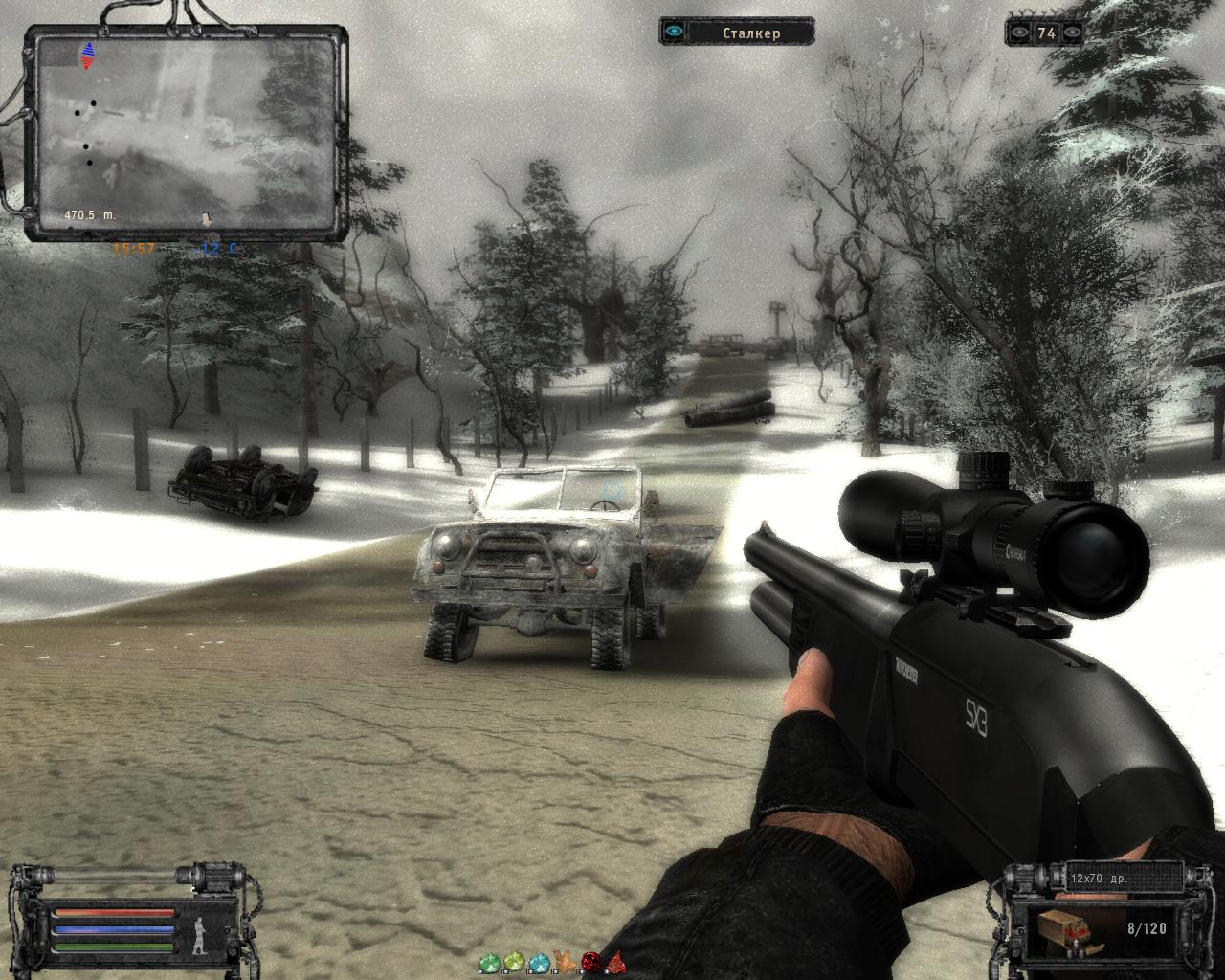
Task: Pick the orange star-shaped artifact
Action: click(x=567, y=961)
